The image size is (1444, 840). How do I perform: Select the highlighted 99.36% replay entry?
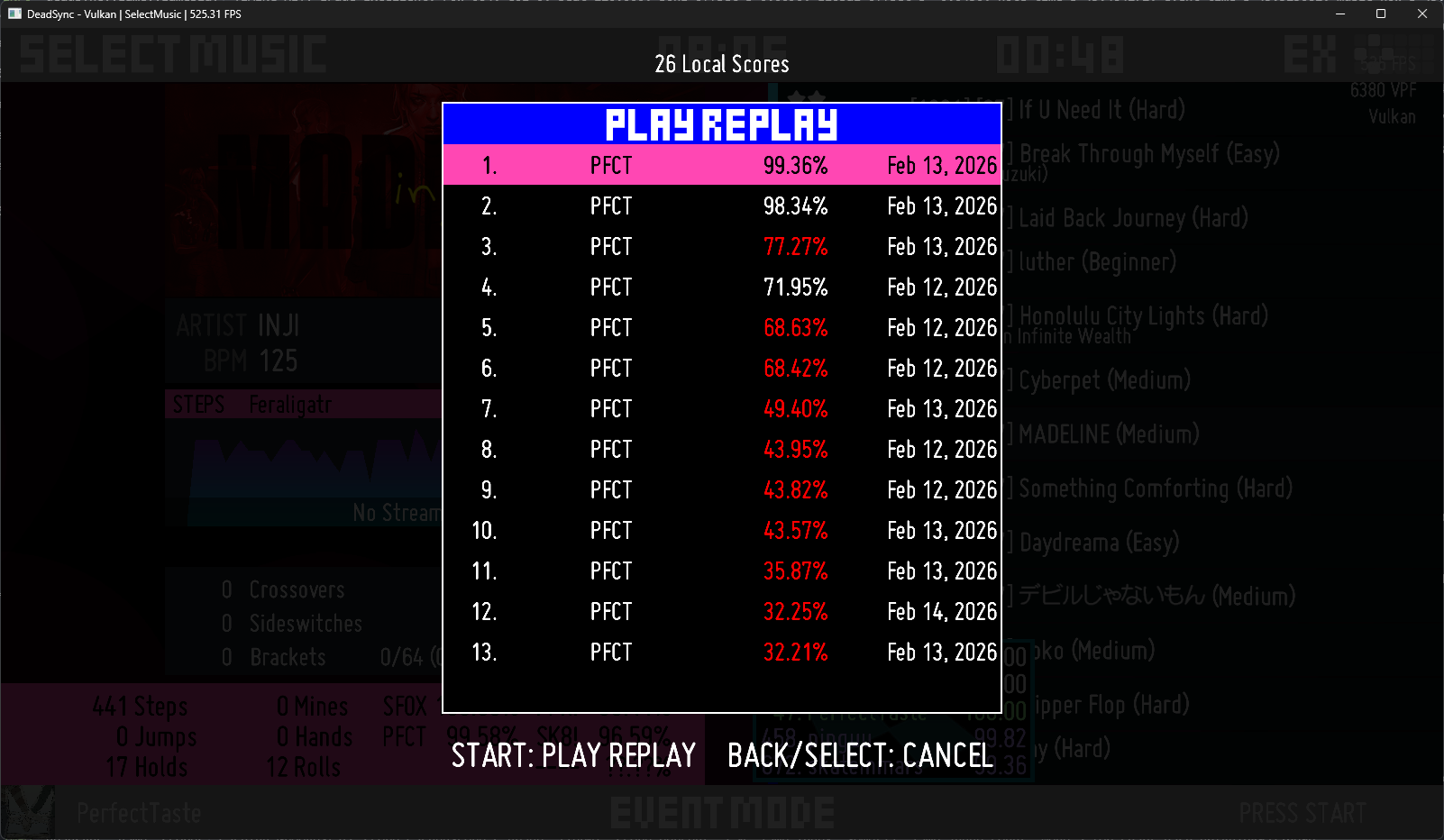(721, 165)
